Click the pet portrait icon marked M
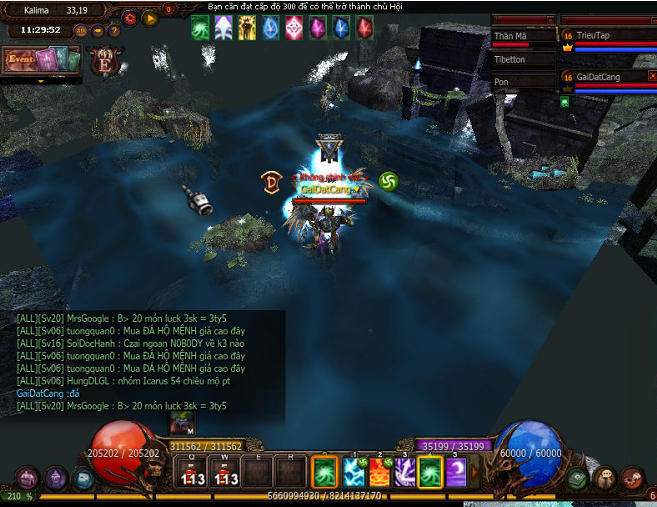Viewport: 657px width, 507px height. [x=181, y=424]
